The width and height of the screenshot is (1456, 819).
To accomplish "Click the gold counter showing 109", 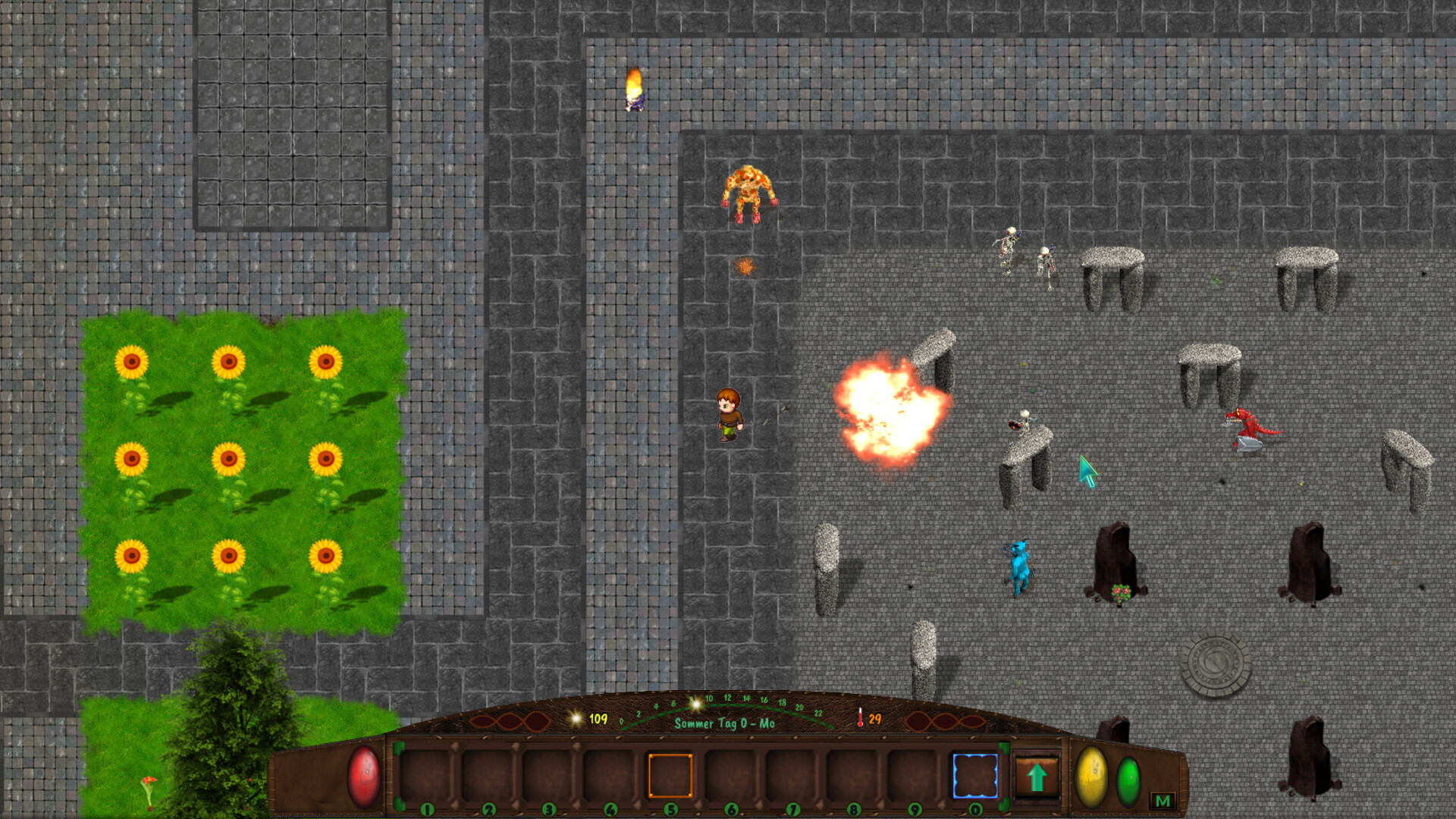I will tap(596, 718).
